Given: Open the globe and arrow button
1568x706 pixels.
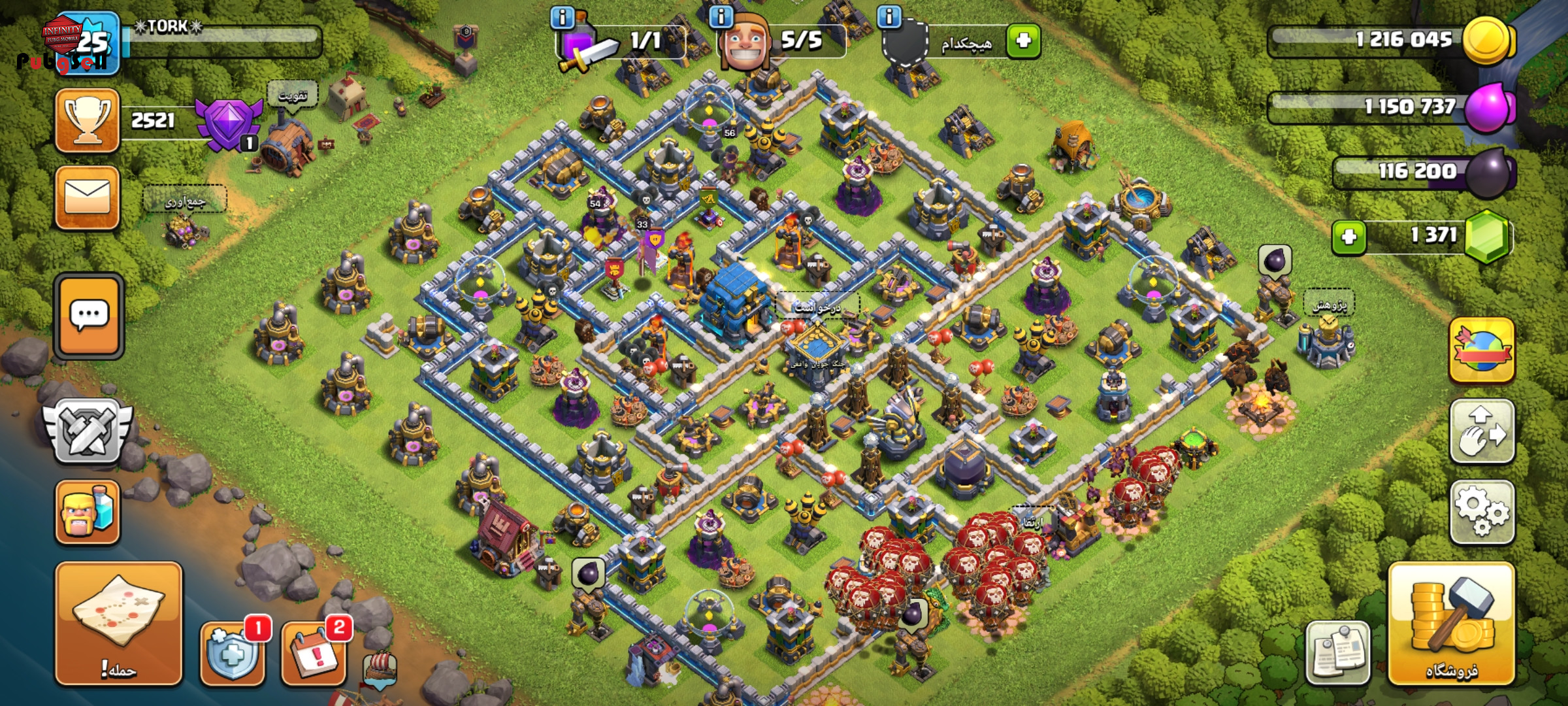Looking at the screenshot, I should (x=1481, y=351).
